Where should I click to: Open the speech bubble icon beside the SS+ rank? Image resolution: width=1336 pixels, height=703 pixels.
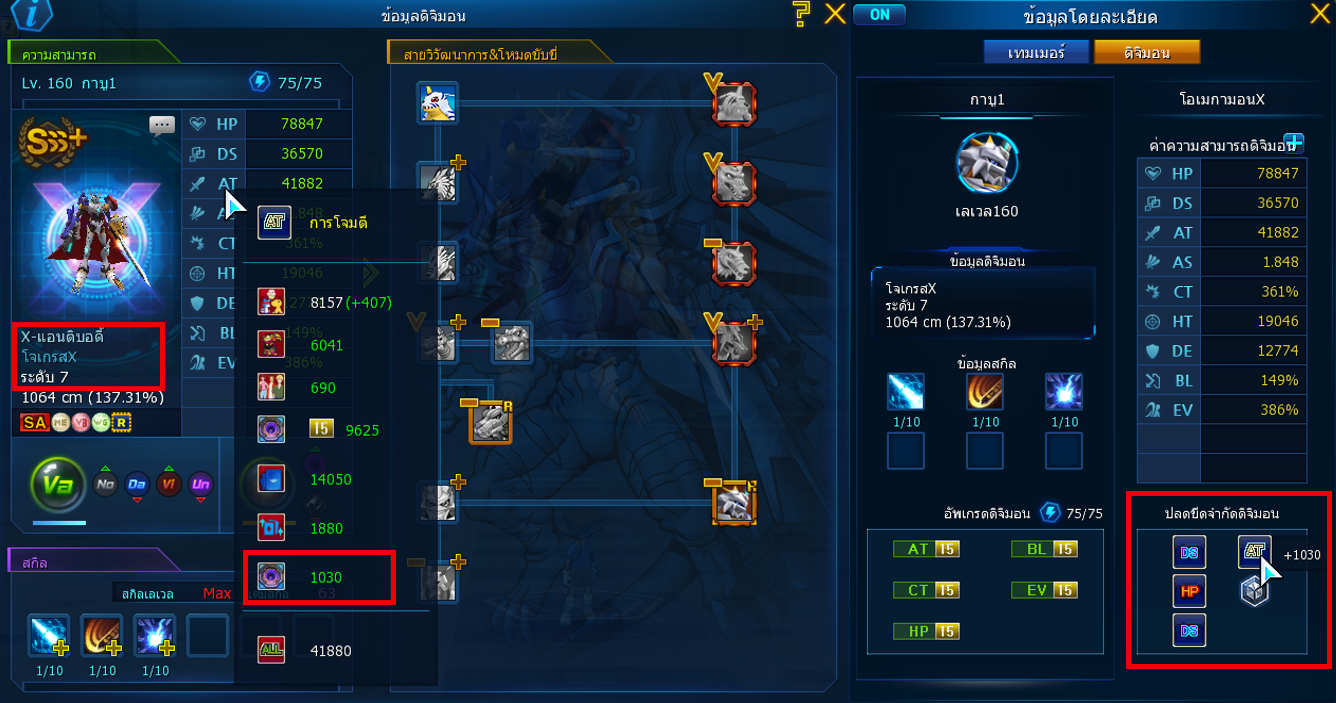click(x=161, y=125)
